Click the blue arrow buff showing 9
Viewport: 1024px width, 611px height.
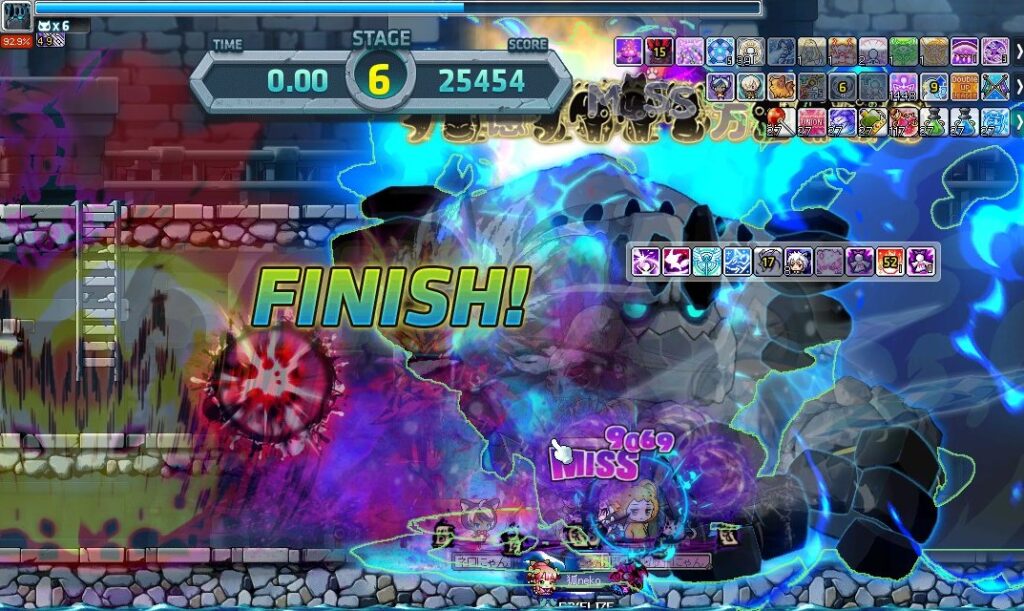[933, 86]
